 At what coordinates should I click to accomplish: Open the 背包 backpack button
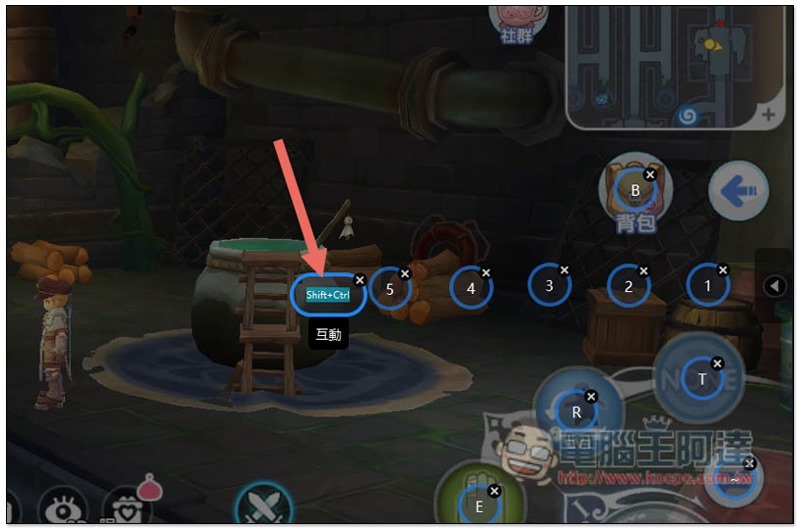pyautogui.click(x=634, y=192)
